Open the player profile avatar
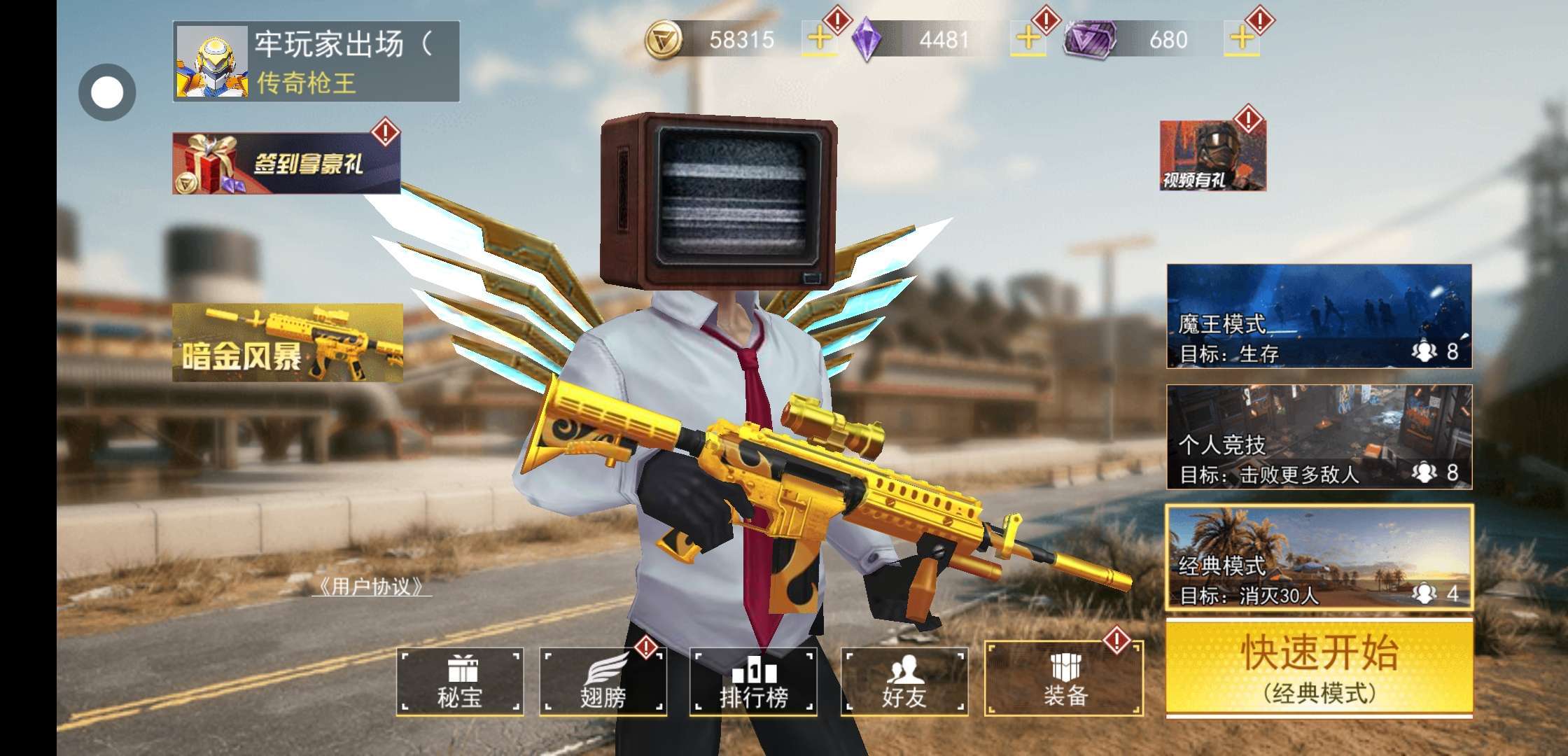This screenshot has height=756, width=1568. (x=211, y=62)
